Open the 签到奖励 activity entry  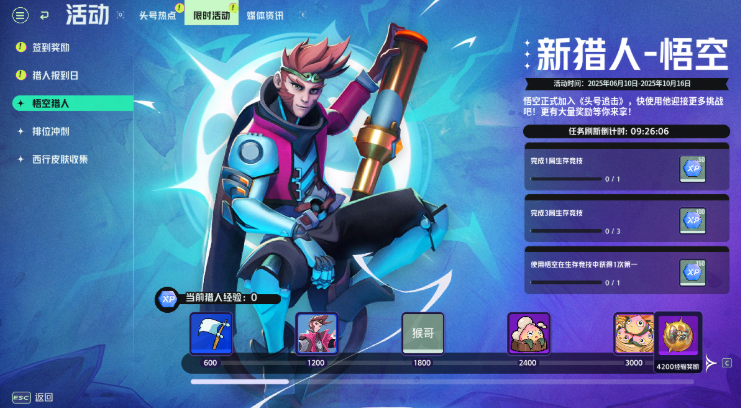tap(50, 47)
